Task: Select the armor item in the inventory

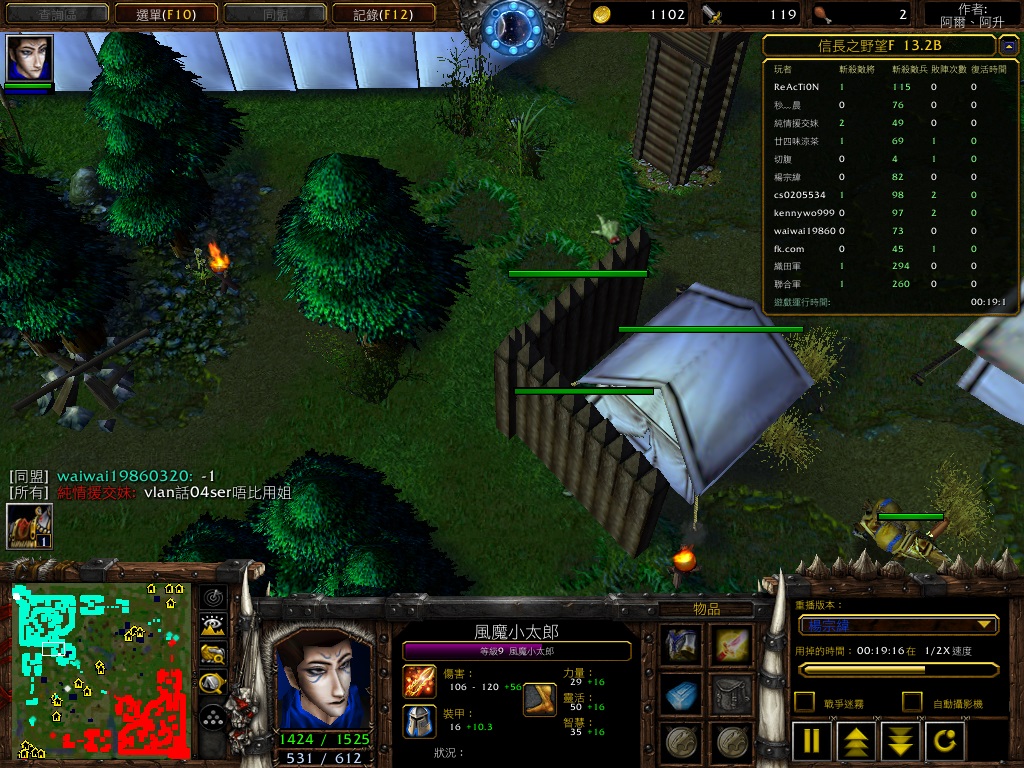Action: [682, 645]
